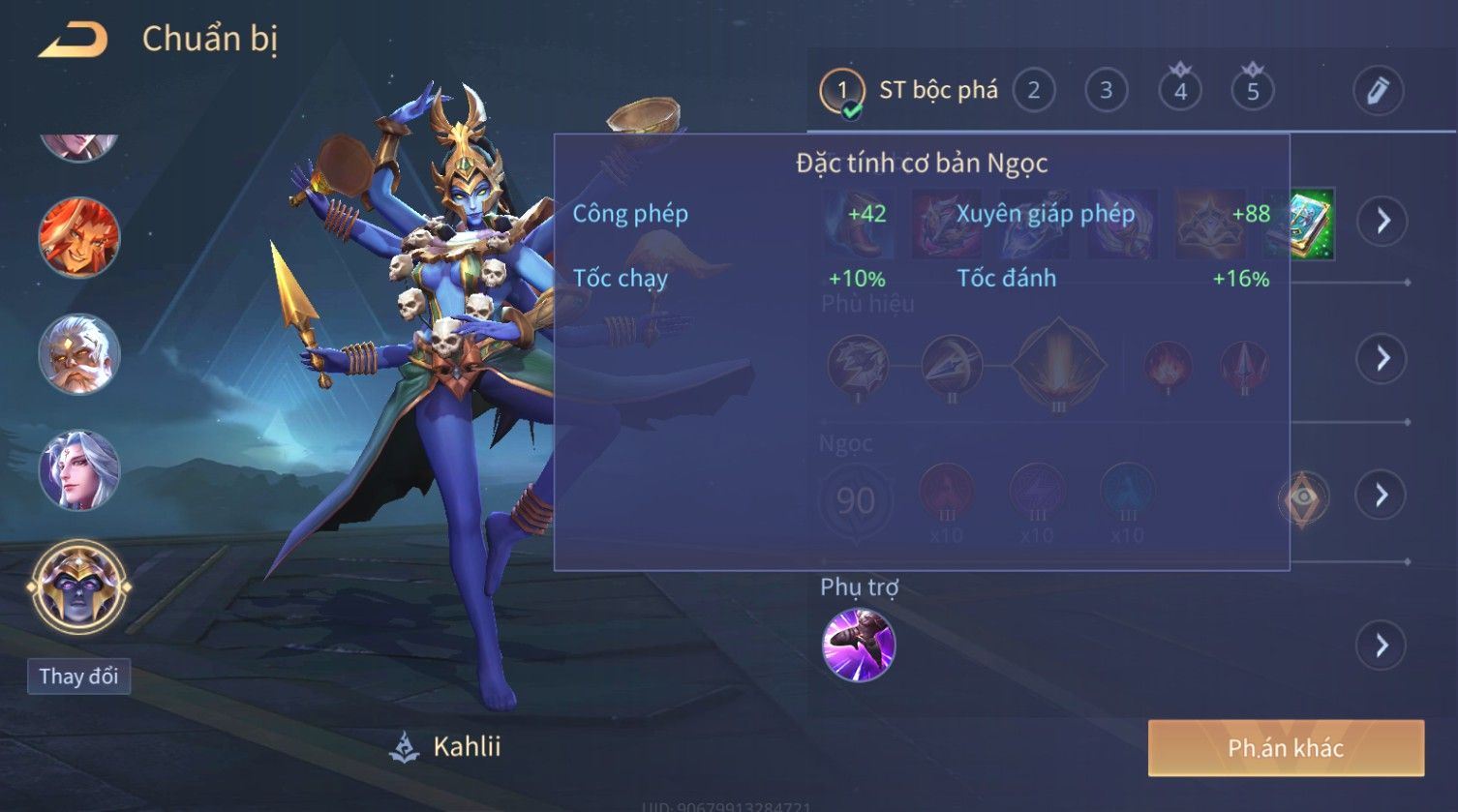Expand the equipment row arrow
Viewport: 1458px width, 812px height.
tap(1382, 222)
